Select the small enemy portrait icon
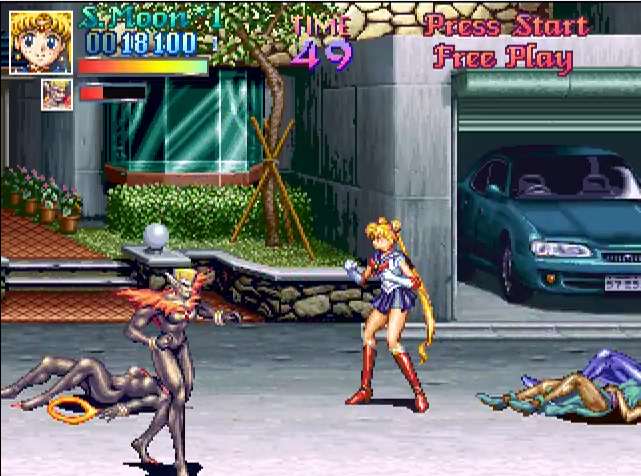Viewport: 641px width, 476px height. pos(56,95)
